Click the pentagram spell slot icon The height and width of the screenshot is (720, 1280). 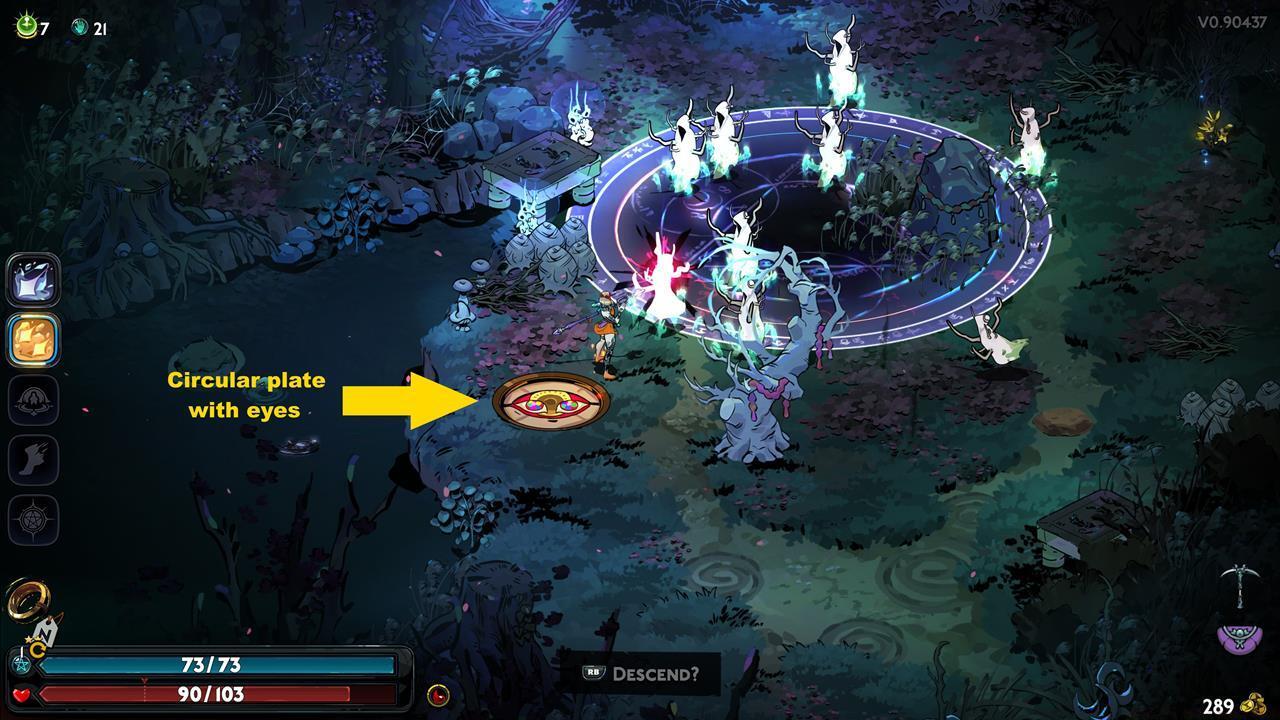[33, 521]
